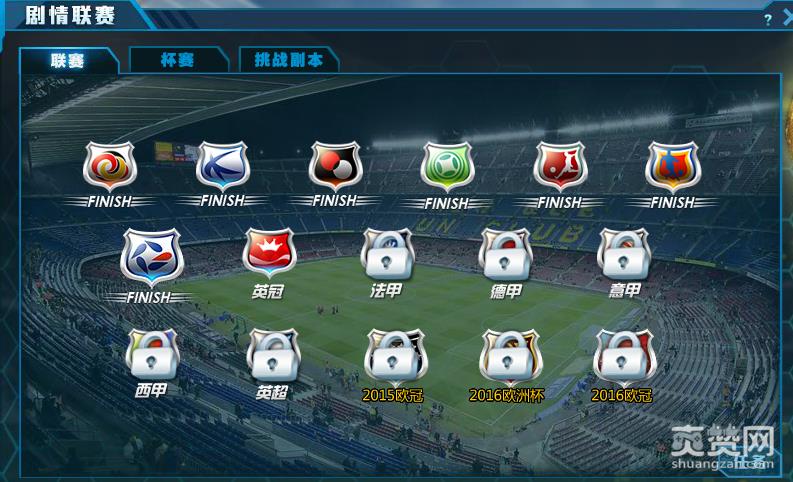Select the finished green football badge
The height and width of the screenshot is (482, 793).
[x=446, y=167]
